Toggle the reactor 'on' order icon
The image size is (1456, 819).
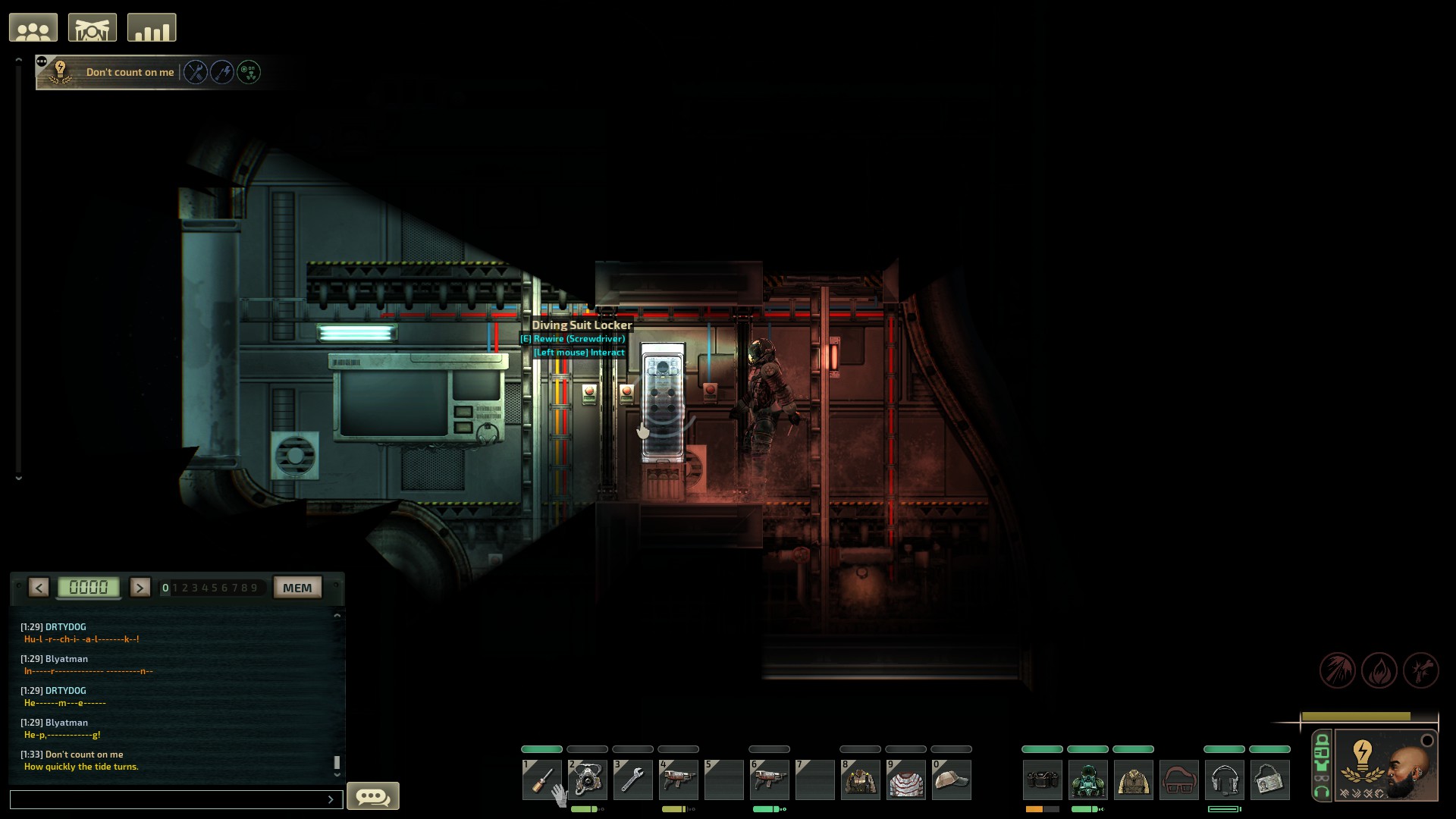click(249, 72)
